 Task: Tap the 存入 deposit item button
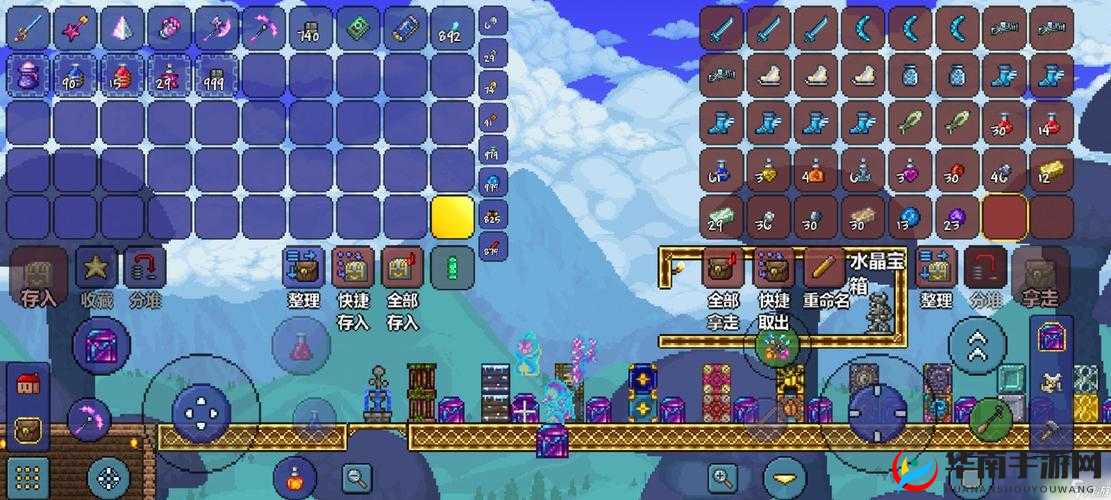coord(38,268)
